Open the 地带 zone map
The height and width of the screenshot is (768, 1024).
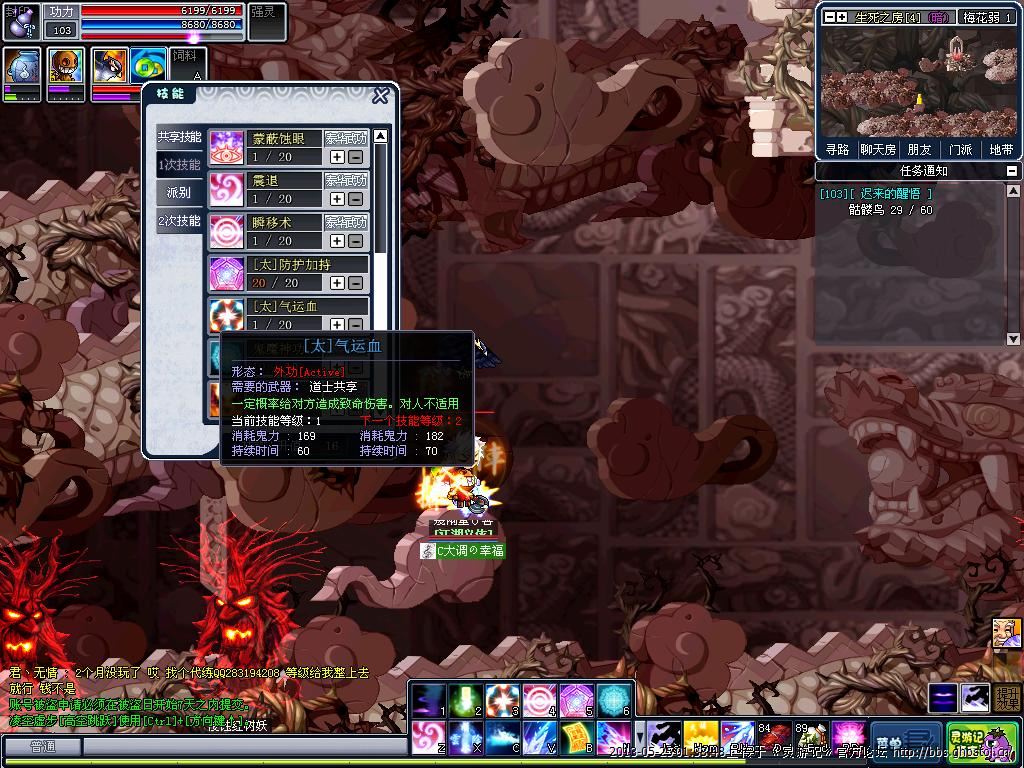coord(1001,149)
